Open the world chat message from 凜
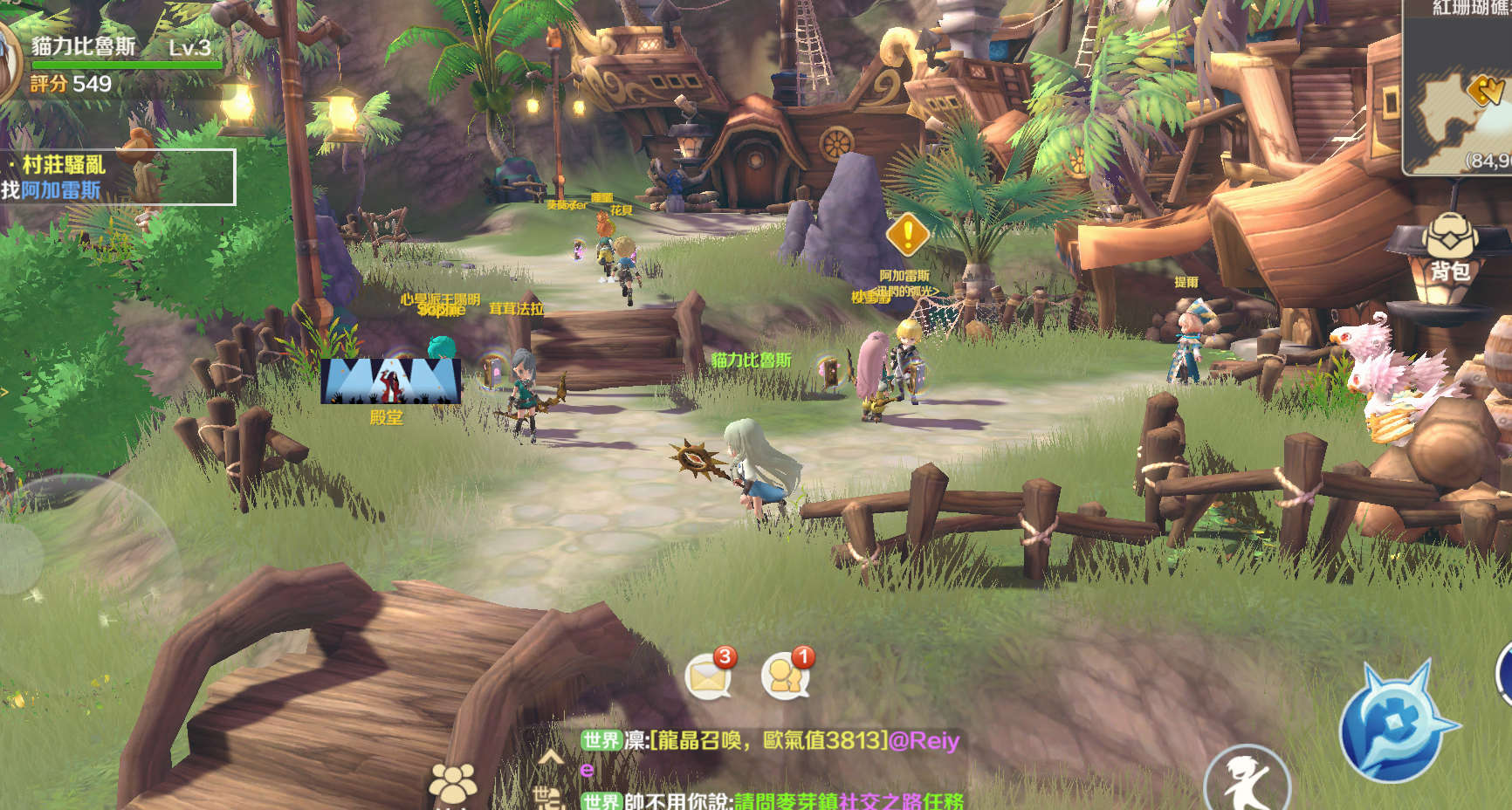The height and width of the screenshot is (810, 1512). click(770, 740)
